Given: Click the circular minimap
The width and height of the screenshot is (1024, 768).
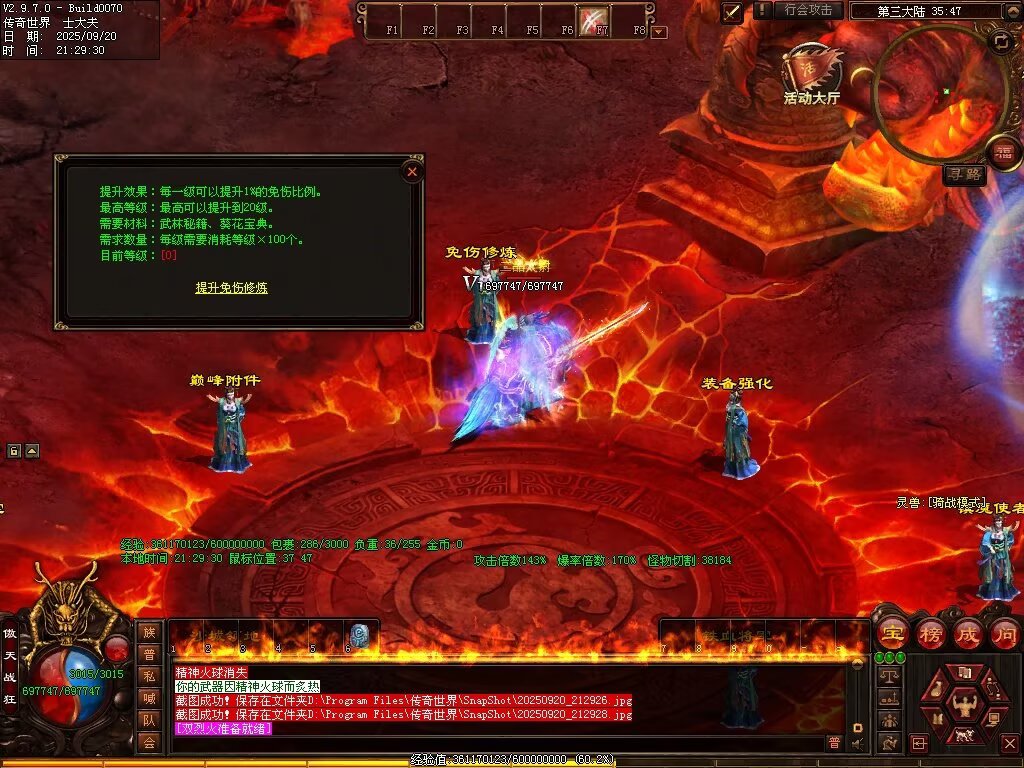Looking at the screenshot, I should pyautogui.click(x=939, y=90).
